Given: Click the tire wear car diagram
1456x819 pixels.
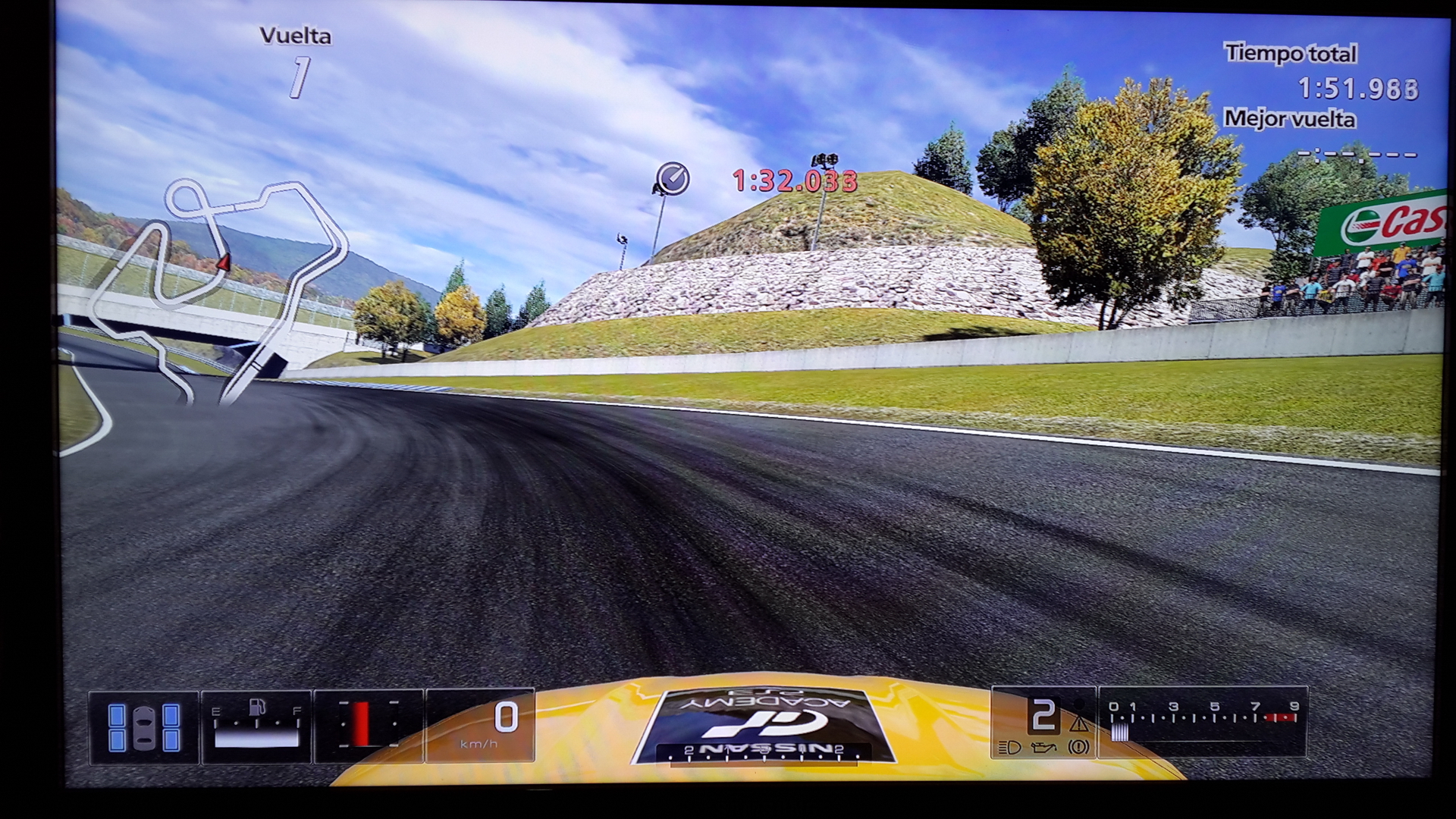Looking at the screenshot, I should (x=144, y=727).
